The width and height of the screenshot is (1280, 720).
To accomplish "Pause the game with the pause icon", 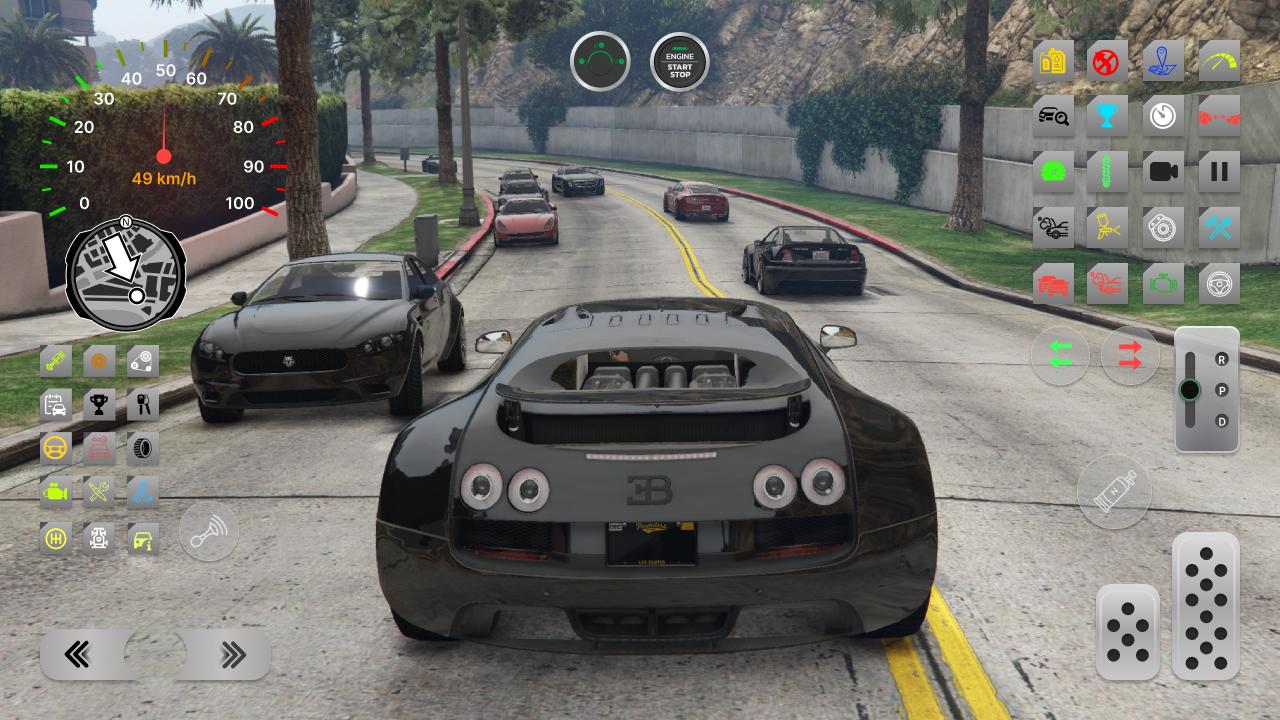I will coord(1219,171).
